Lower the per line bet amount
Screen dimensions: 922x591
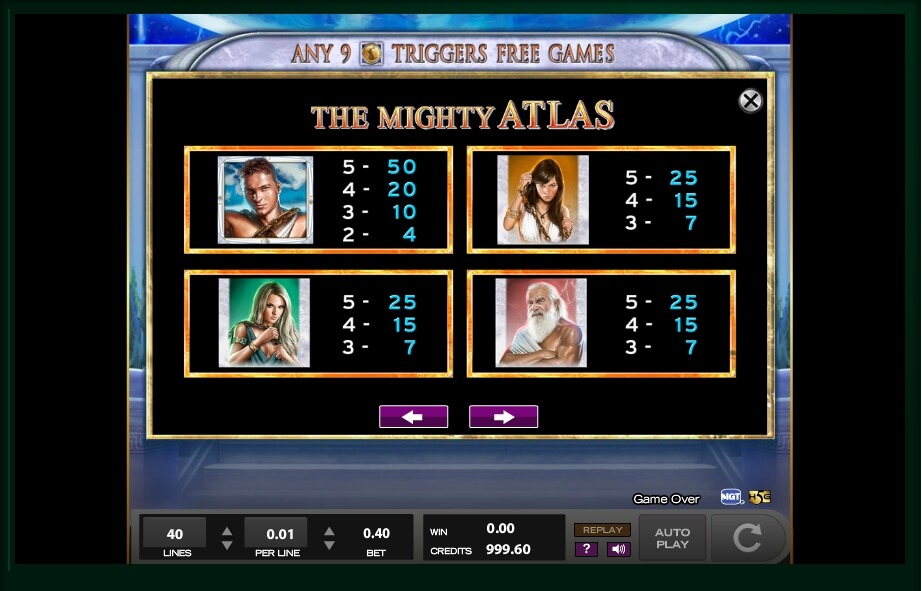pyautogui.click(x=329, y=546)
